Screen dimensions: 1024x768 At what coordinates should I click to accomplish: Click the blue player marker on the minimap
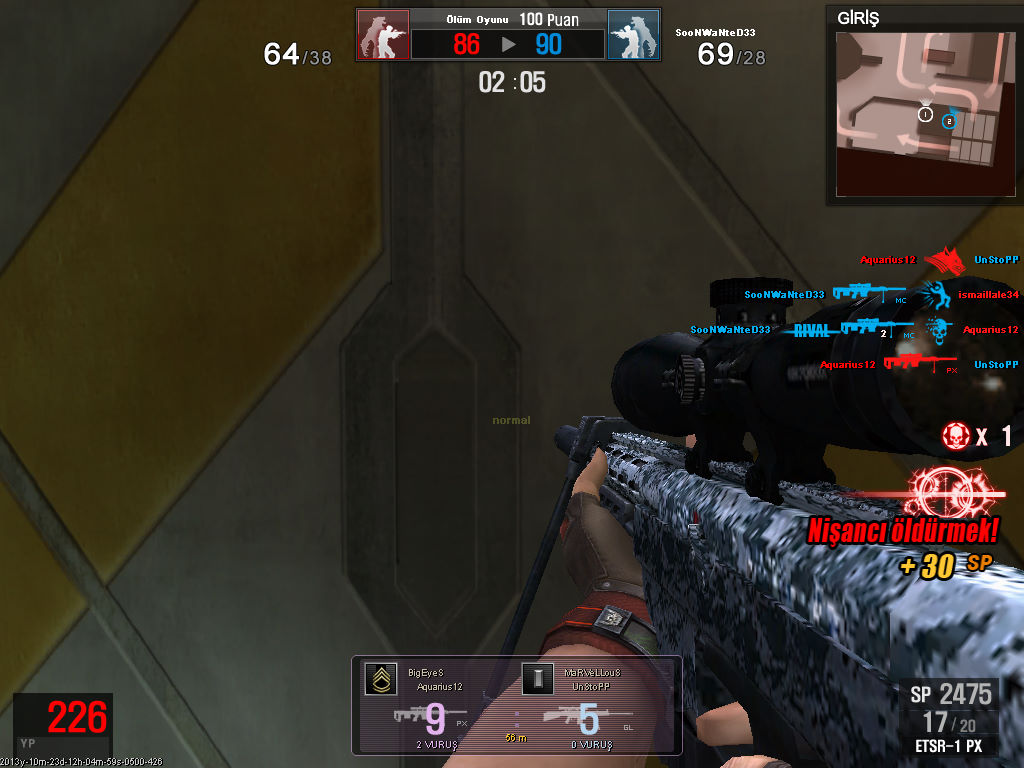click(949, 120)
